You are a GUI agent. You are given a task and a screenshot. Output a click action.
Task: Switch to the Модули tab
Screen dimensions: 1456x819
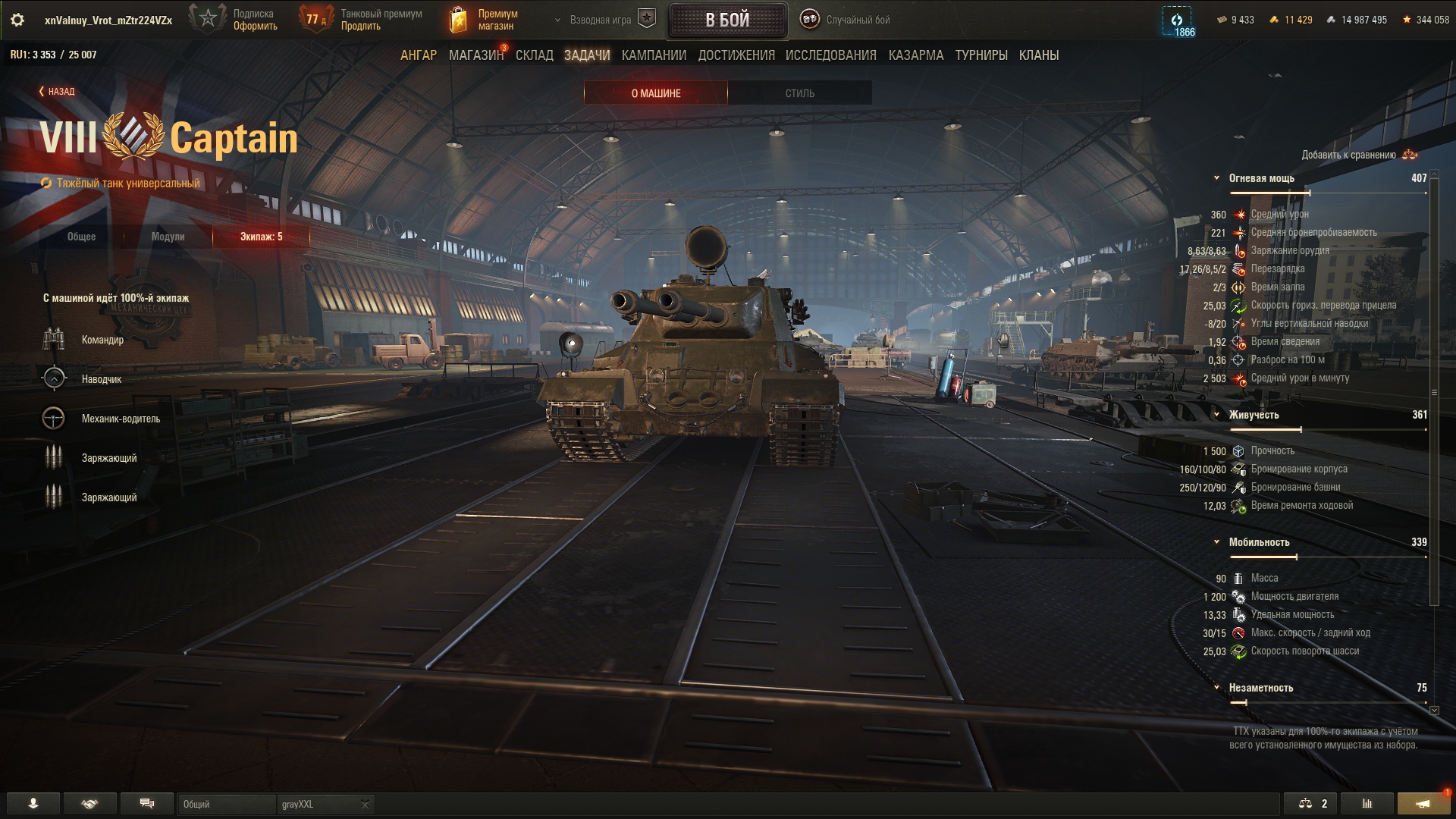pyautogui.click(x=168, y=237)
